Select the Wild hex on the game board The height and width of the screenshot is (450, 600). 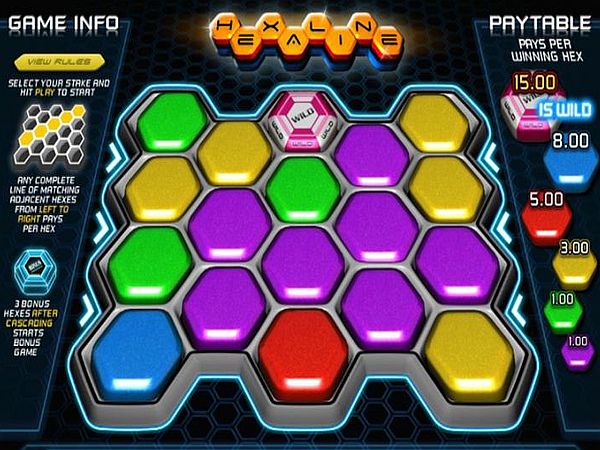301,118
